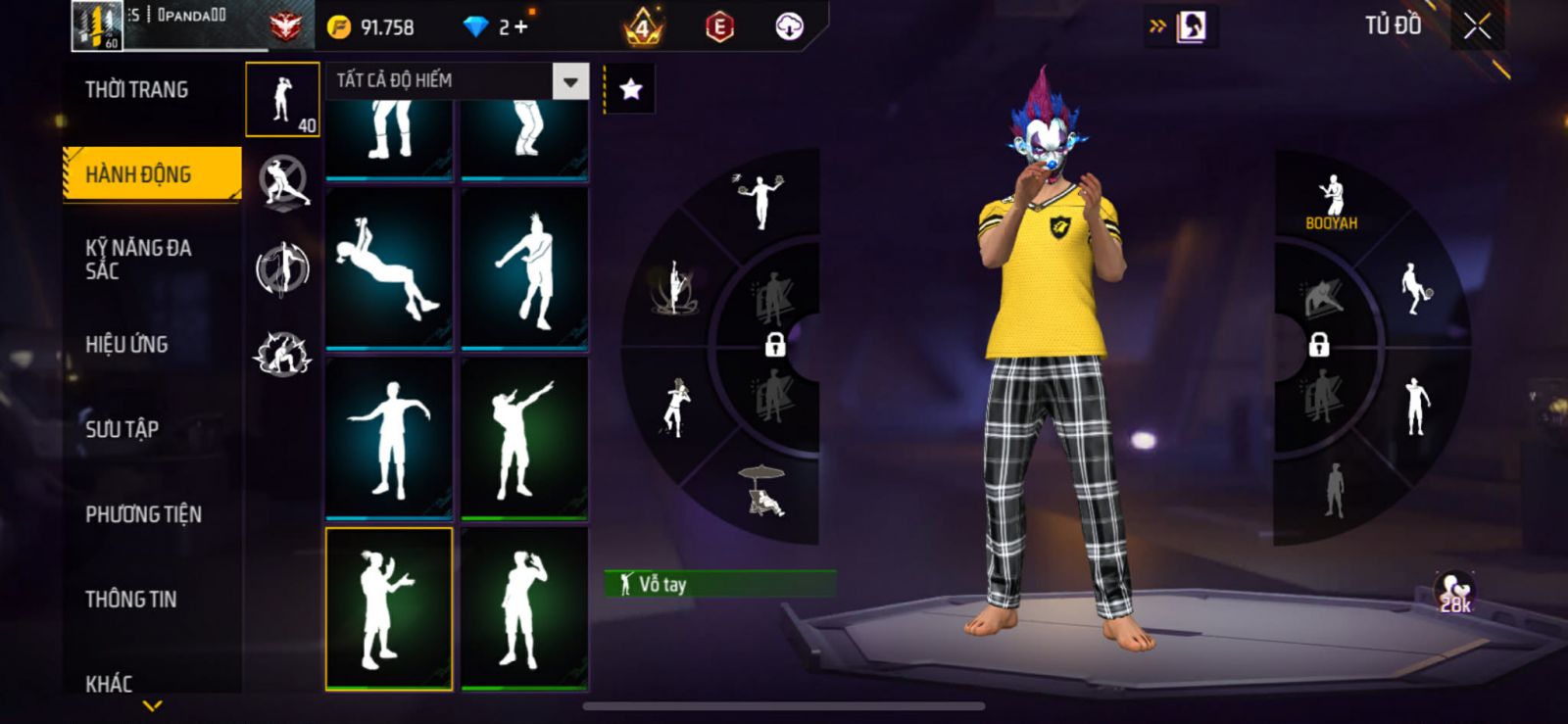Open the Thời Trang category
1568x724 pixels.
(x=137, y=90)
